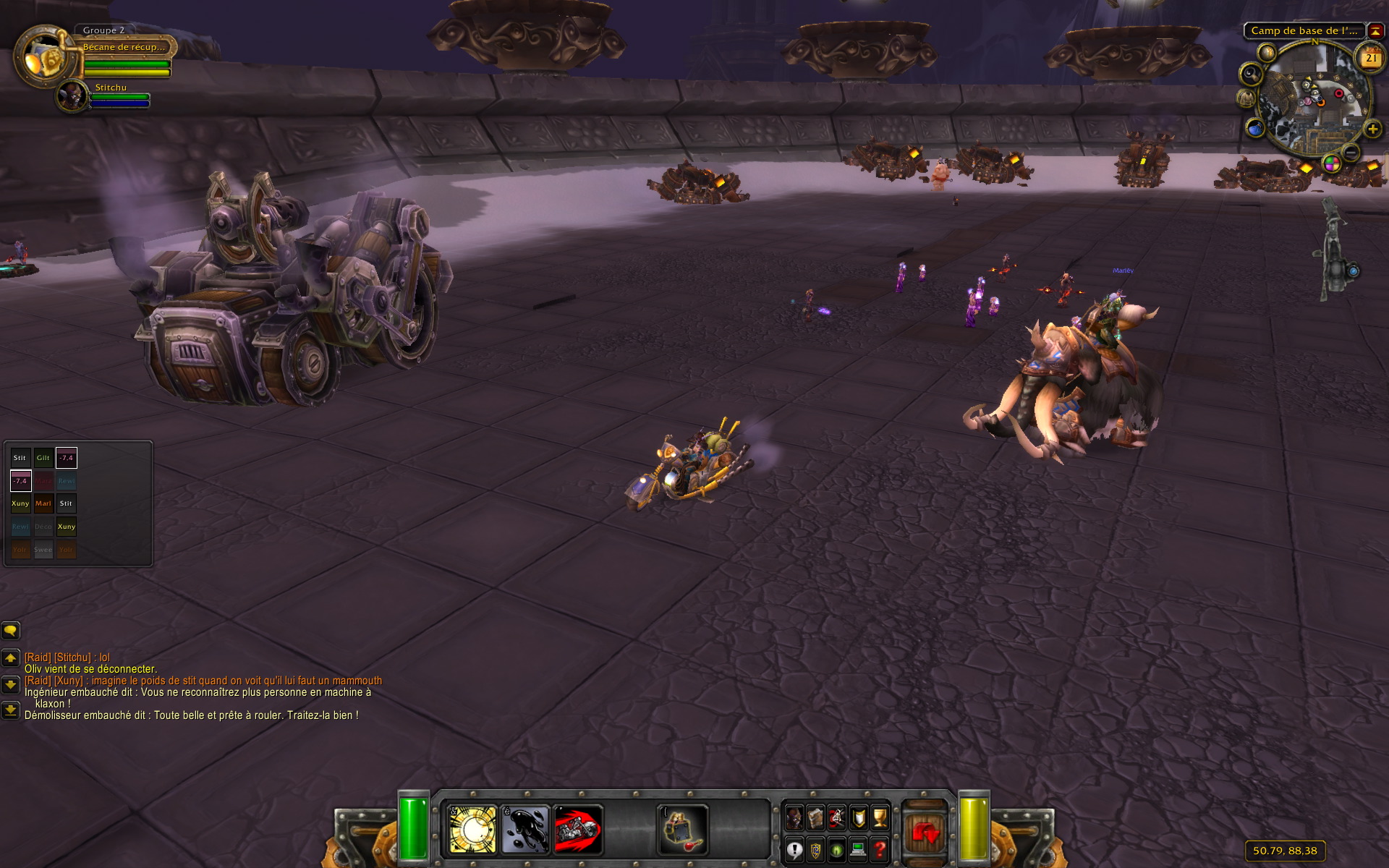The width and height of the screenshot is (1389, 868).
Task: Activate the sunburst flash vehicle ability
Action: (472, 829)
